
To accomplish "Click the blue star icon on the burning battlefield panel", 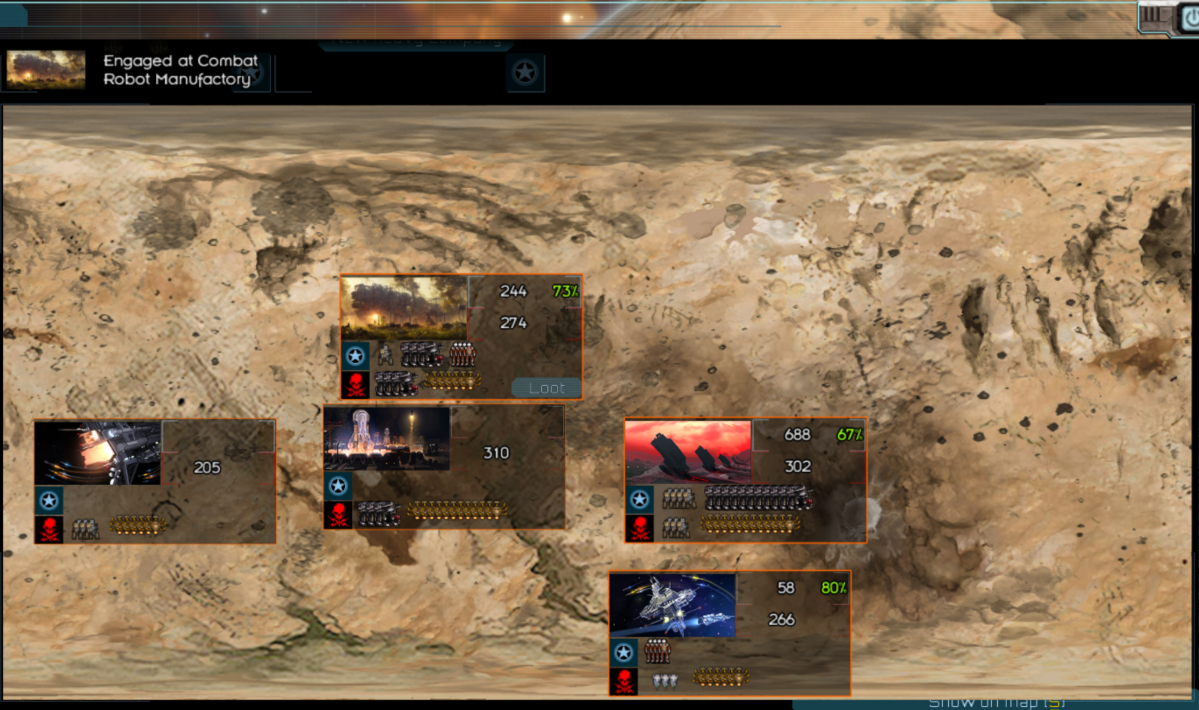I will coord(355,355).
